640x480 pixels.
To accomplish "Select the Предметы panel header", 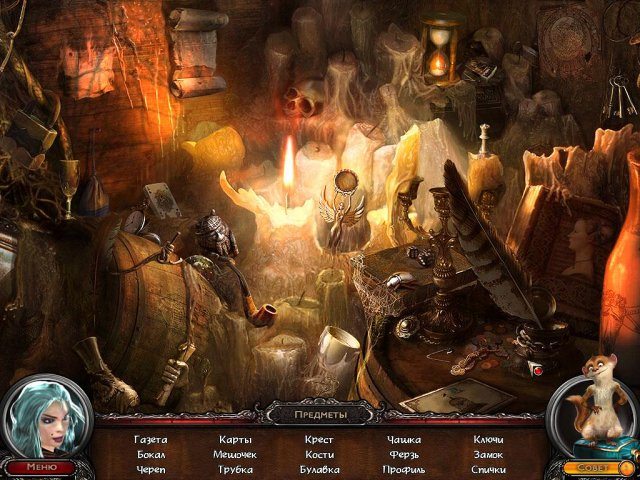I will point(319,414).
